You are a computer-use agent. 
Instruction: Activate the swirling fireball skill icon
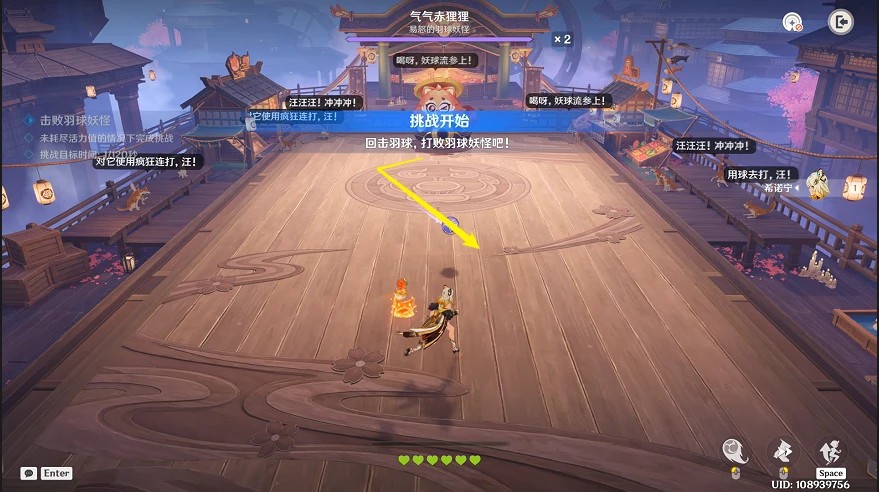[x=735, y=451]
